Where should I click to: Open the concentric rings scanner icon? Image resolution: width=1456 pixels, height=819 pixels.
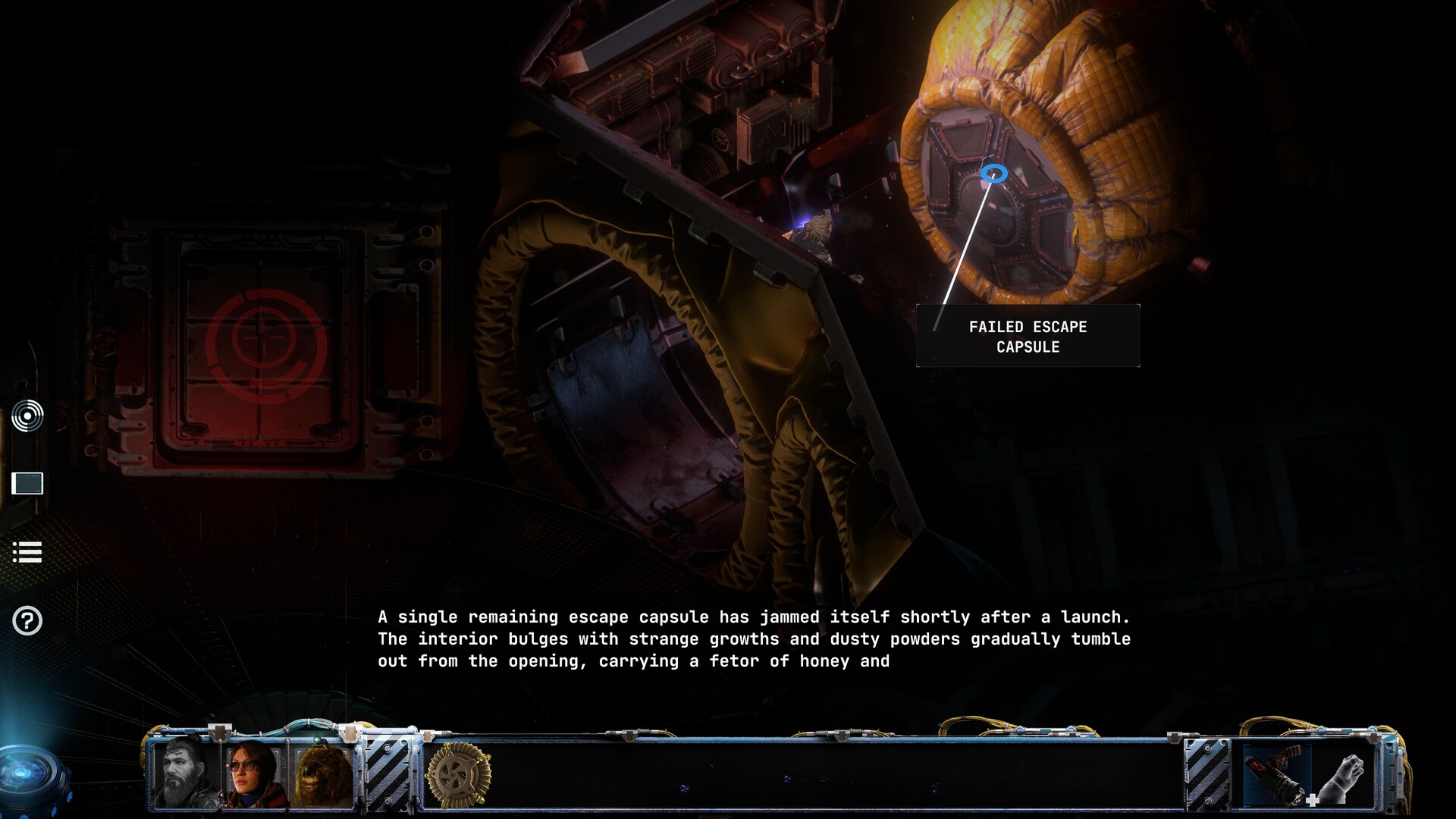click(x=27, y=416)
